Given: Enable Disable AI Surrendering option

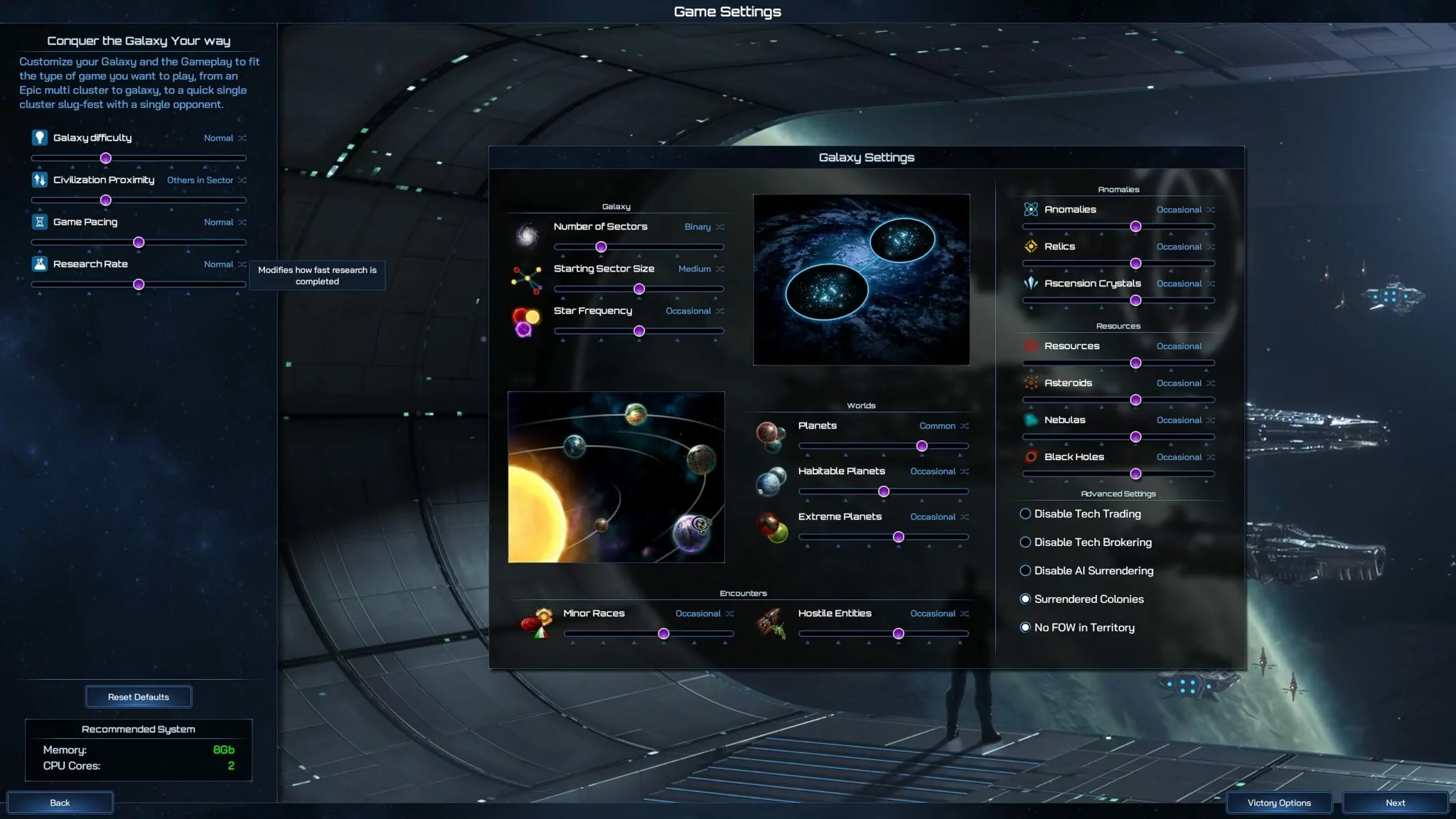Looking at the screenshot, I should (1025, 571).
